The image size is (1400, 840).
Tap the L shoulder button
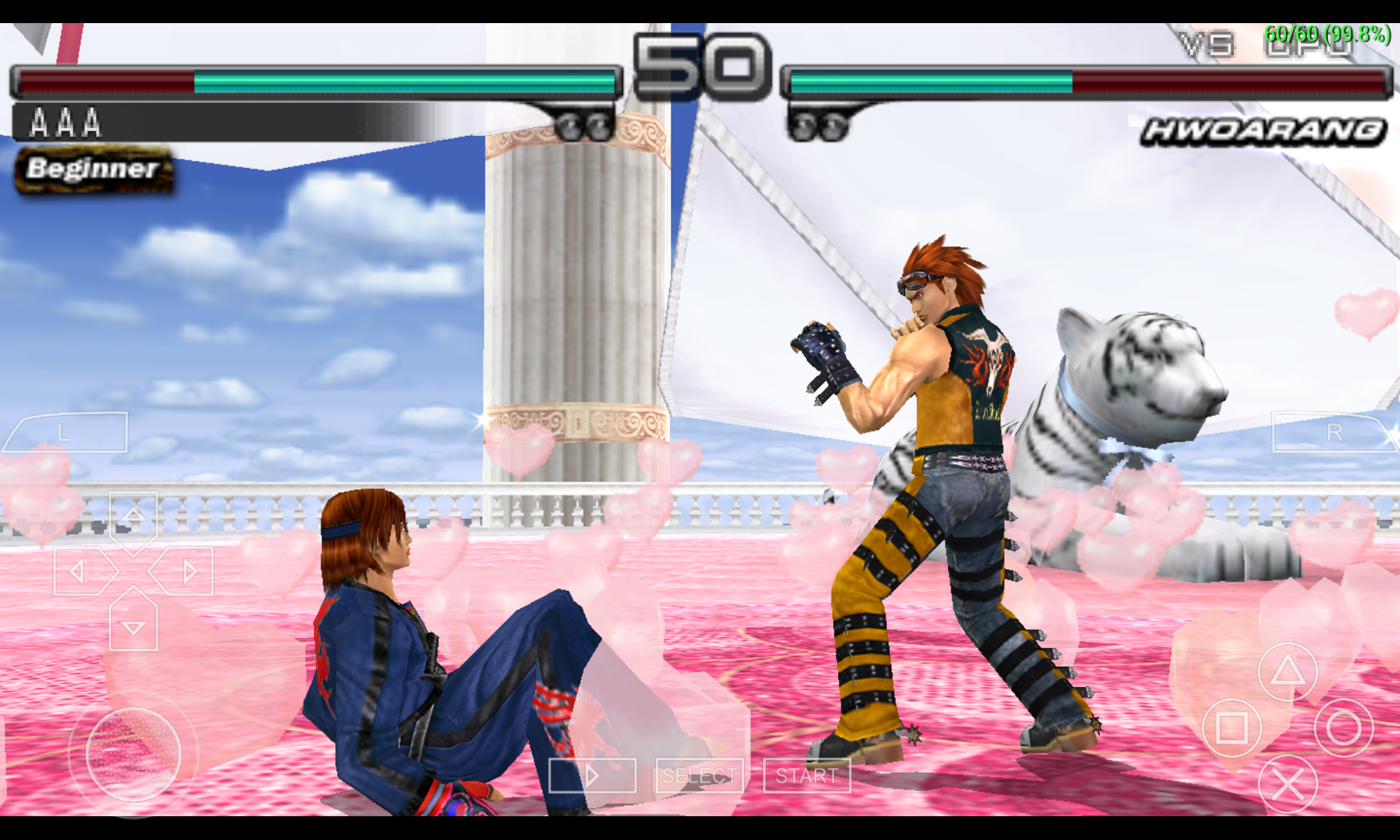(66, 432)
